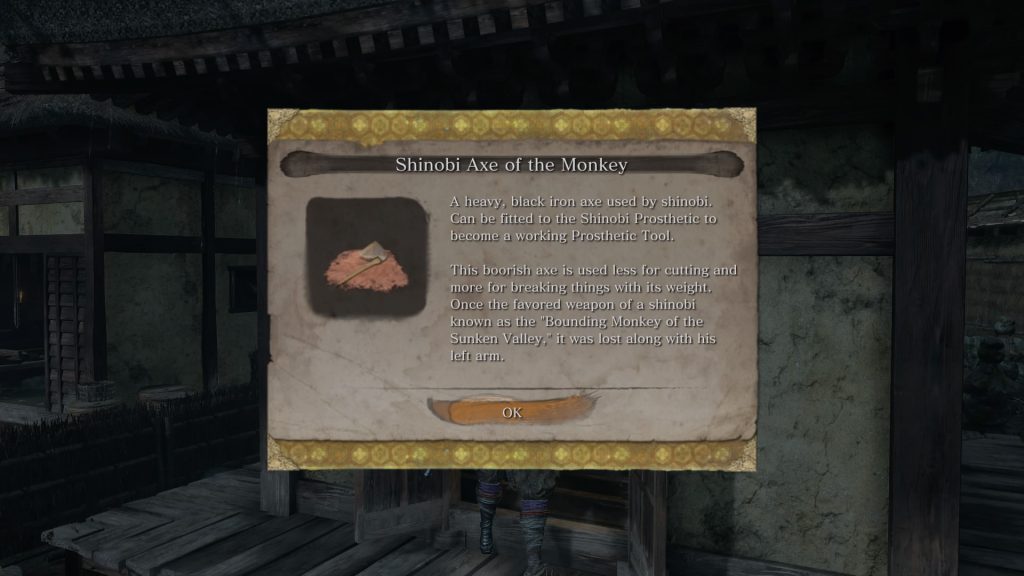Confirm the item dialog with OK
Screen dimensions: 1024x576
point(512,412)
